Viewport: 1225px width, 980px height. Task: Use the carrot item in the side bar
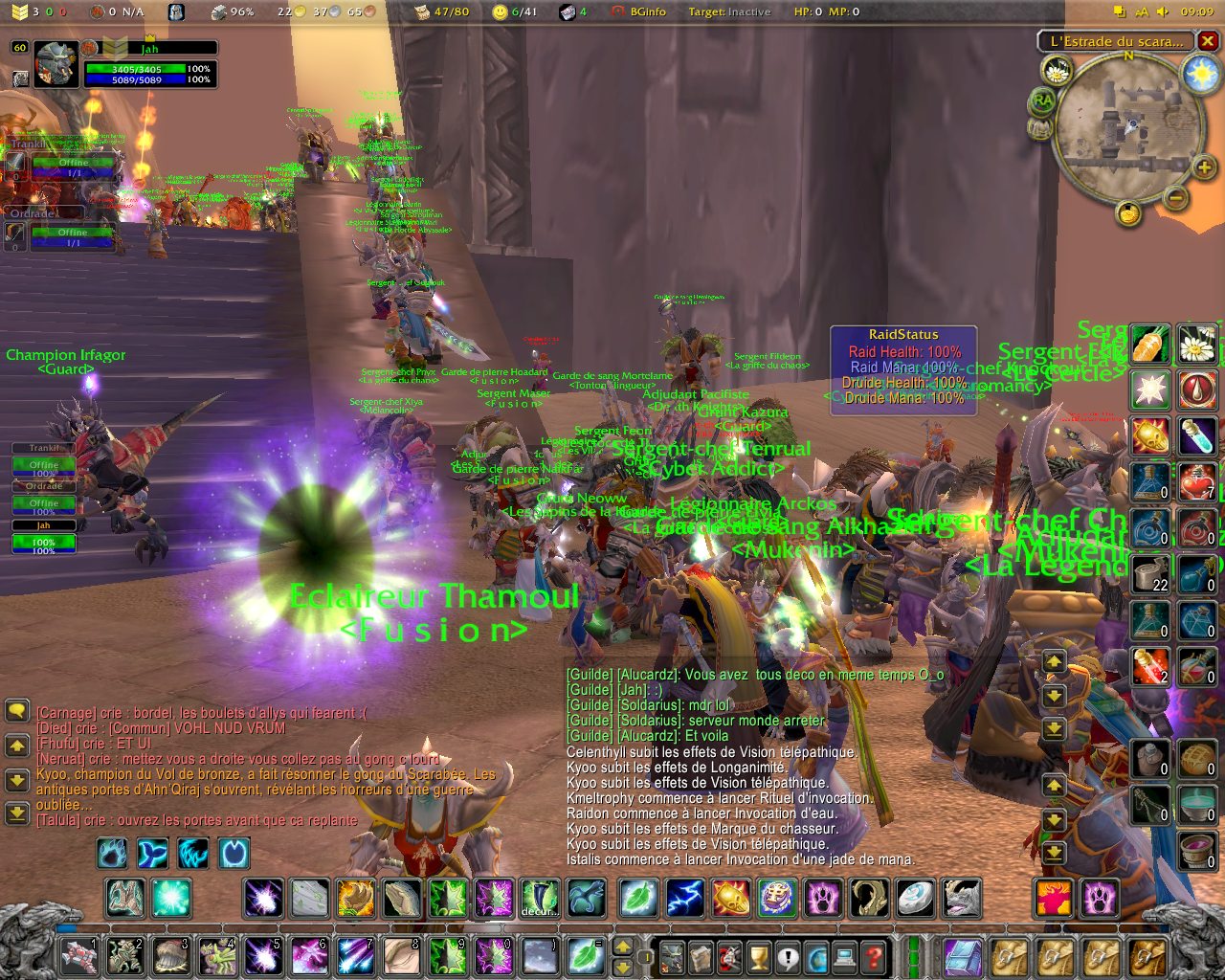pos(1150,344)
